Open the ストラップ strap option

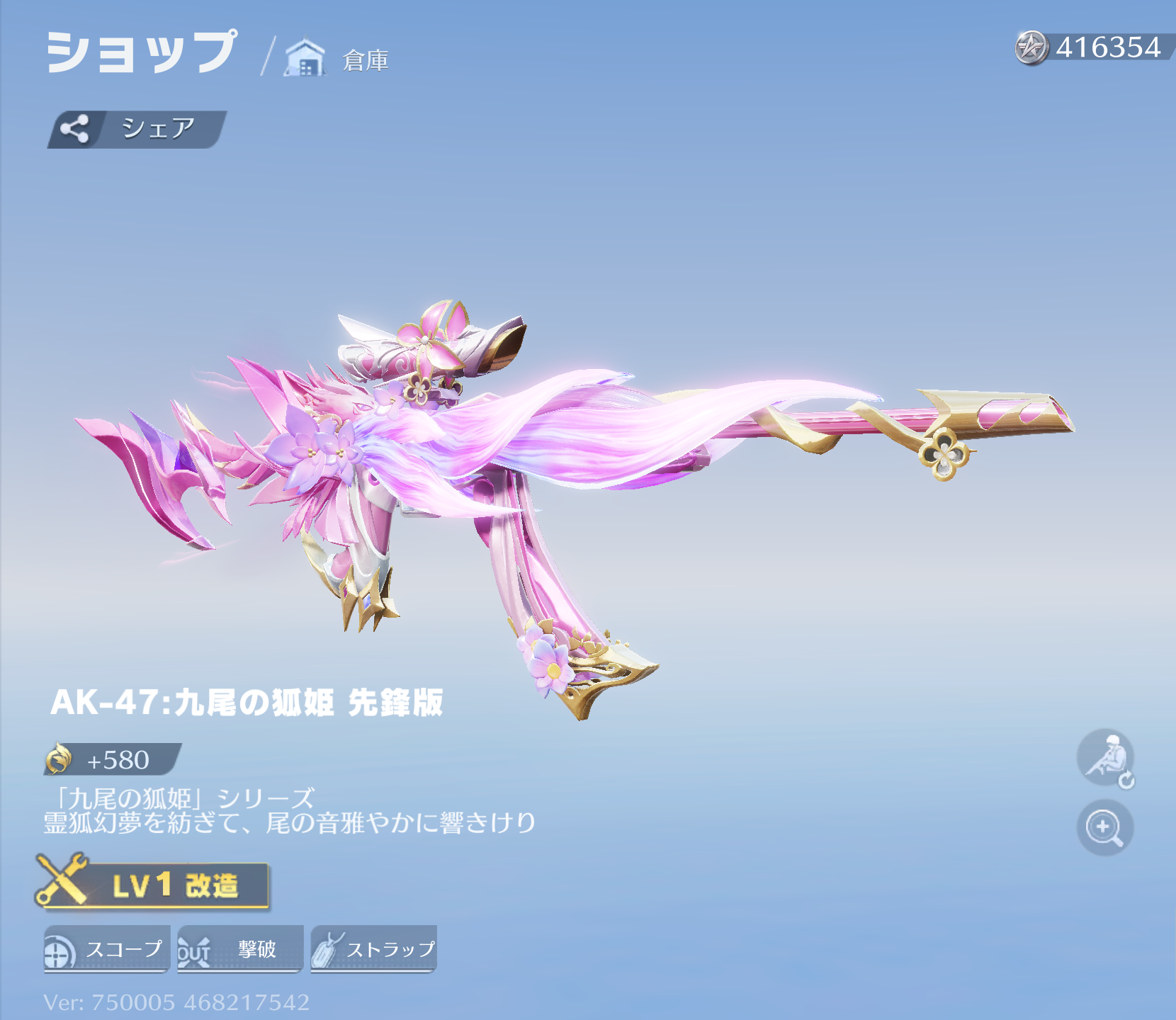(x=373, y=949)
